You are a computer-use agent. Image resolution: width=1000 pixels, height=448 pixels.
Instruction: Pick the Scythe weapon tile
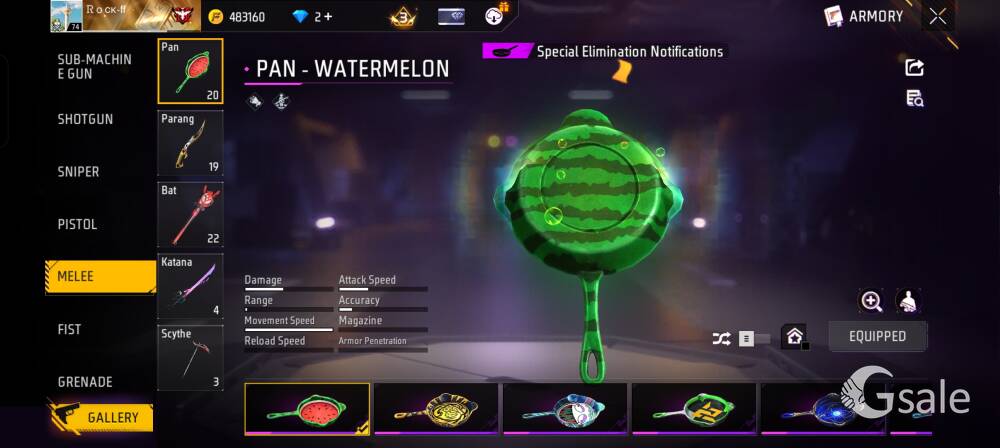[x=190, y=358]
